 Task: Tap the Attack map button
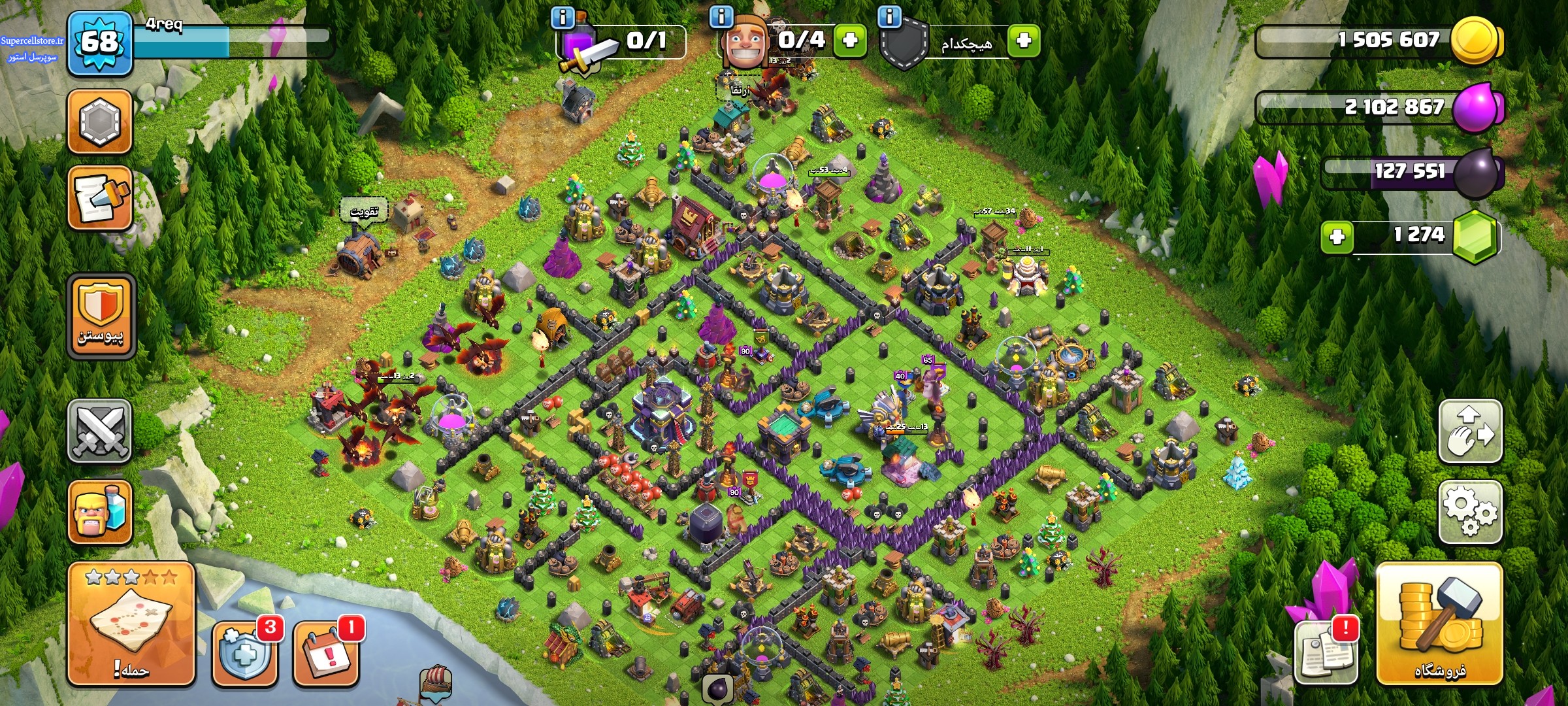131,623
